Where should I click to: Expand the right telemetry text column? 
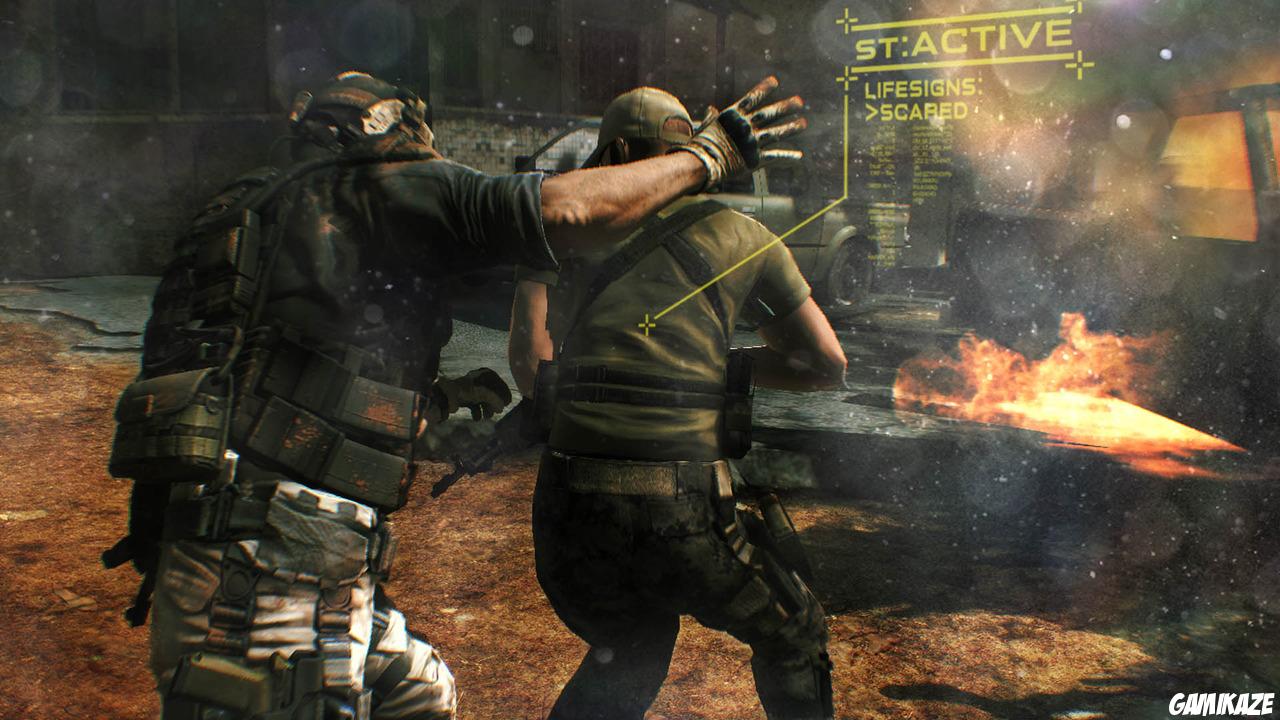click(x=932, y=158)
